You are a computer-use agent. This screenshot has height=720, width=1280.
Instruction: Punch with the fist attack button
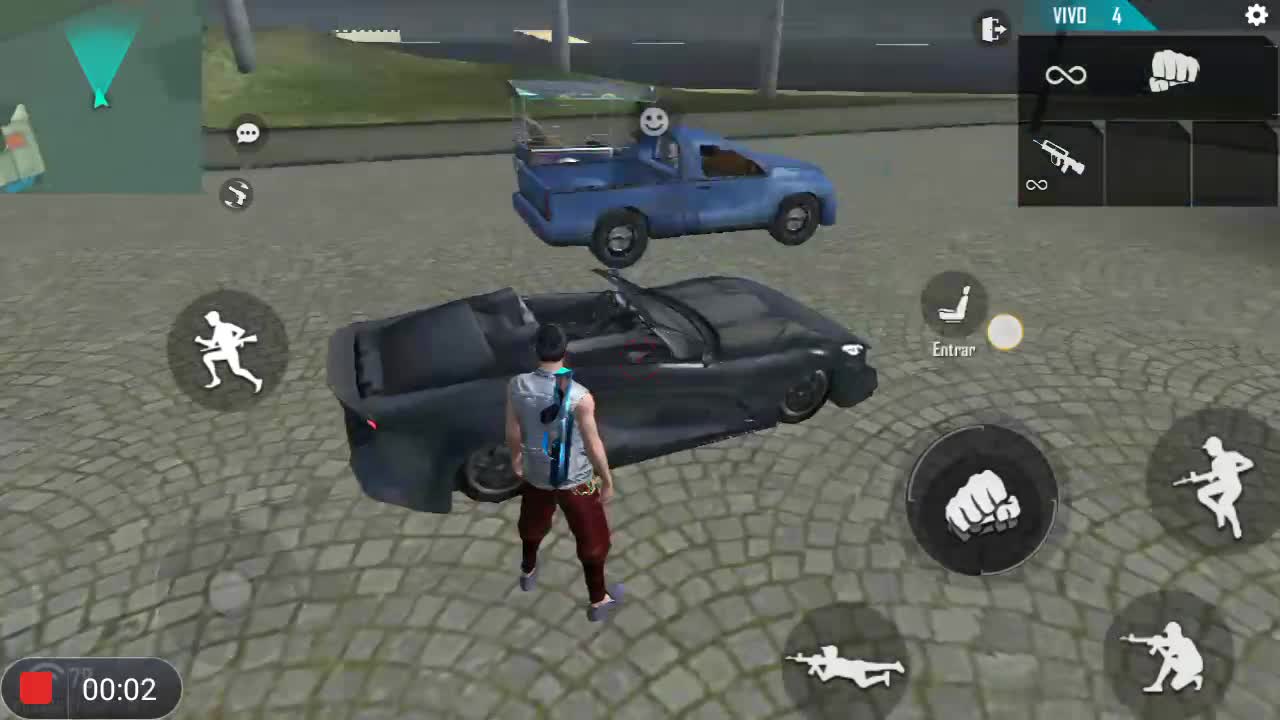click(982, 500)
